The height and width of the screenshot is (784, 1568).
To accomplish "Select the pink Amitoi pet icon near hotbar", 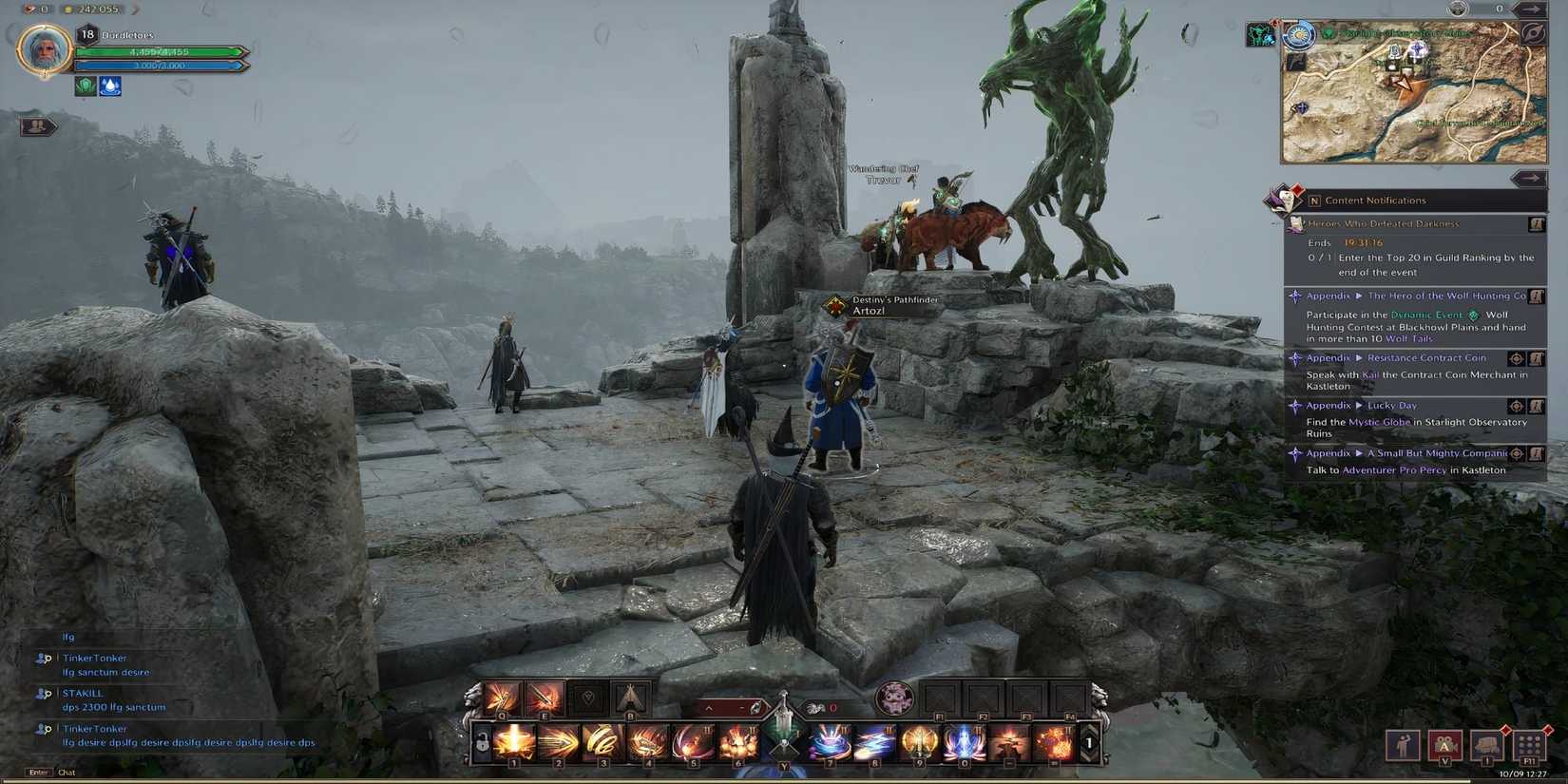I will 893,698.
